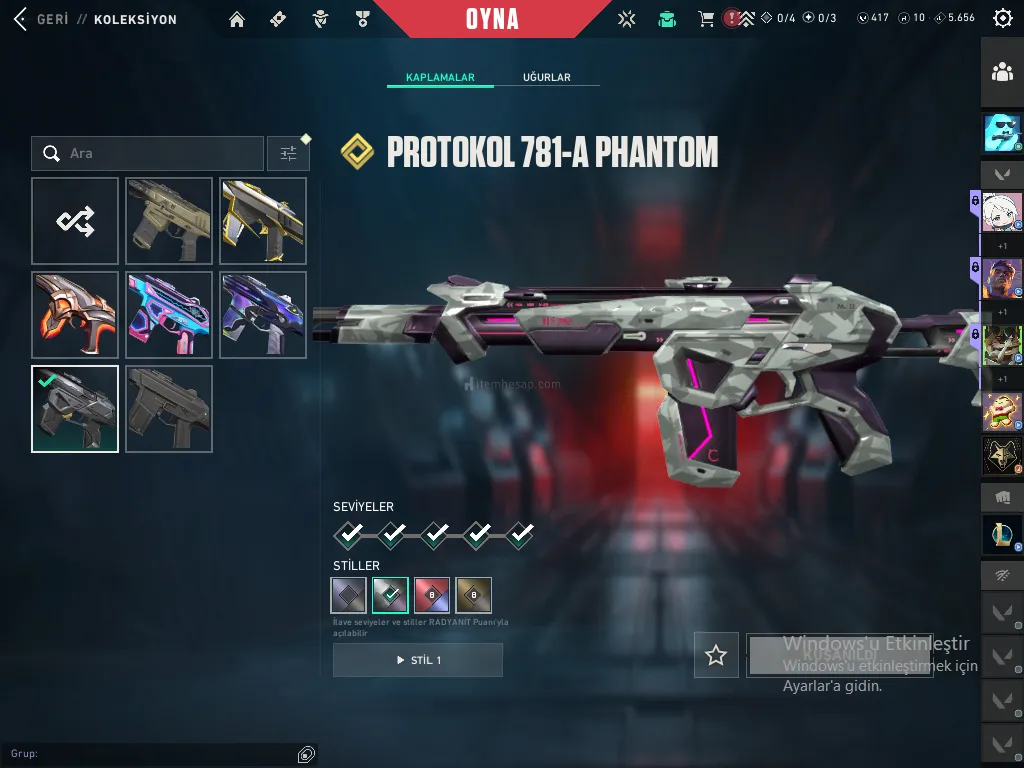Open the home screen icon
Image resolution: width=1024 pixels, height=768 pixels.
pyautogui.click(x=237, y=19)
